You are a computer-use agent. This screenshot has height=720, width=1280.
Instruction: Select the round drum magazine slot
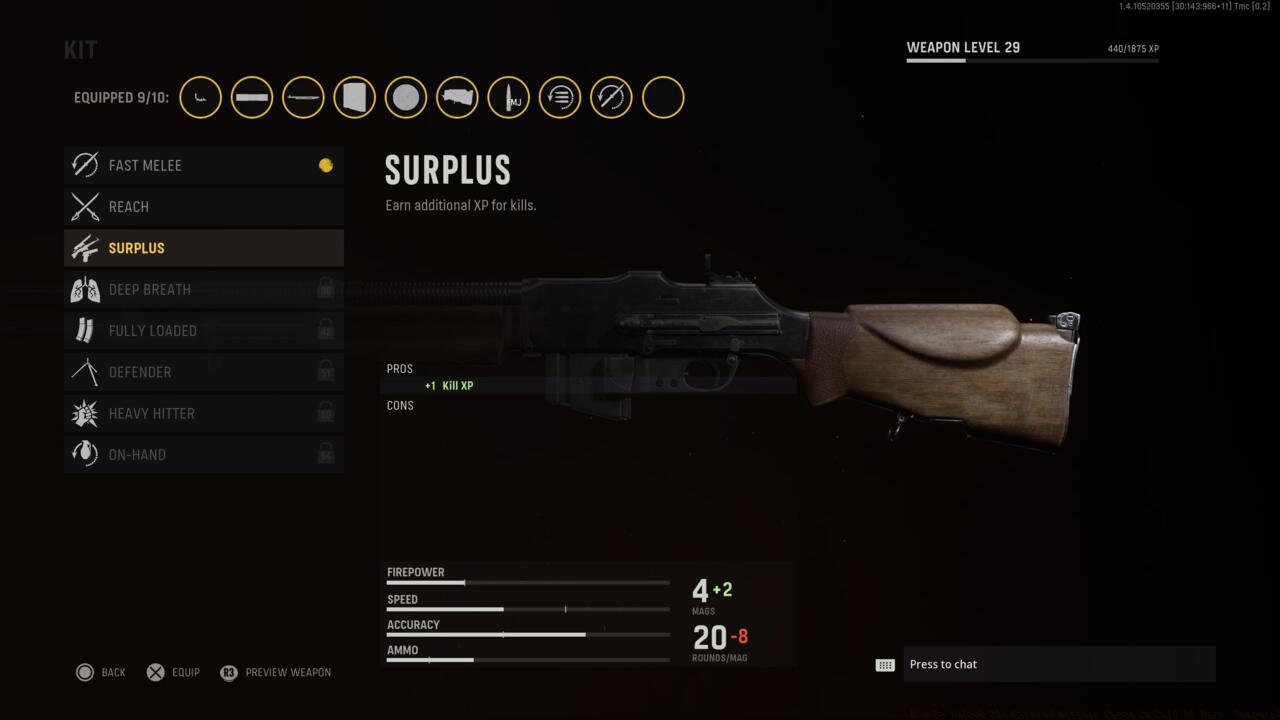406,98
